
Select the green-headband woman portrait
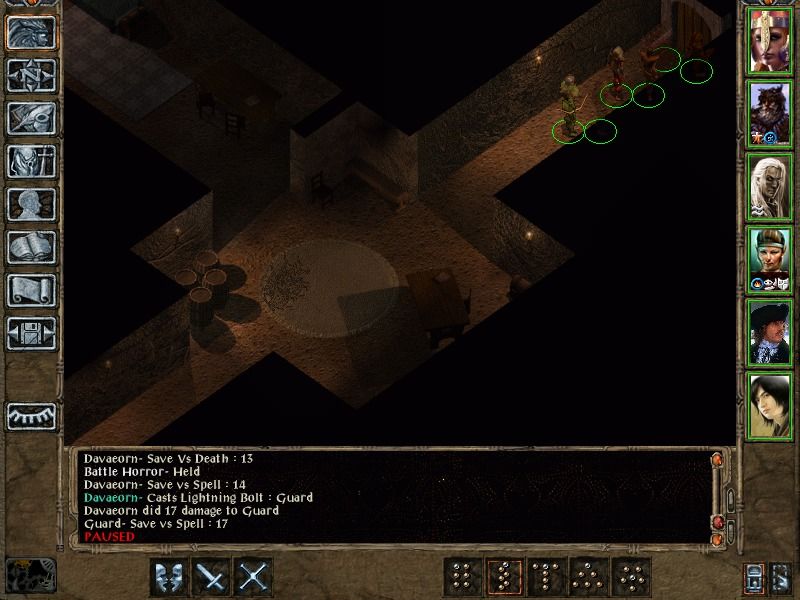click(770, 260)
